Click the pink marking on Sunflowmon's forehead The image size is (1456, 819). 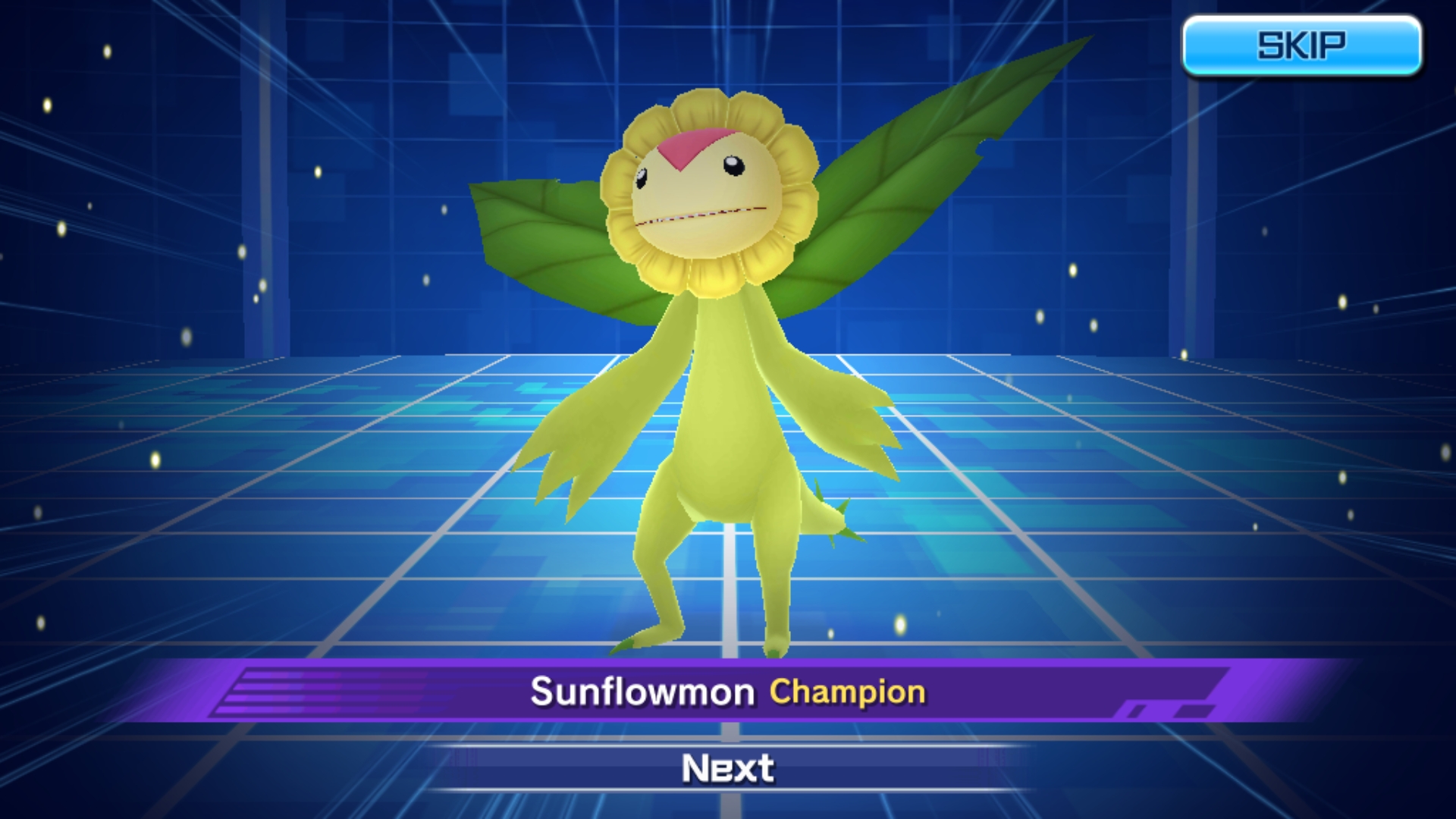[x=701, y=144]
